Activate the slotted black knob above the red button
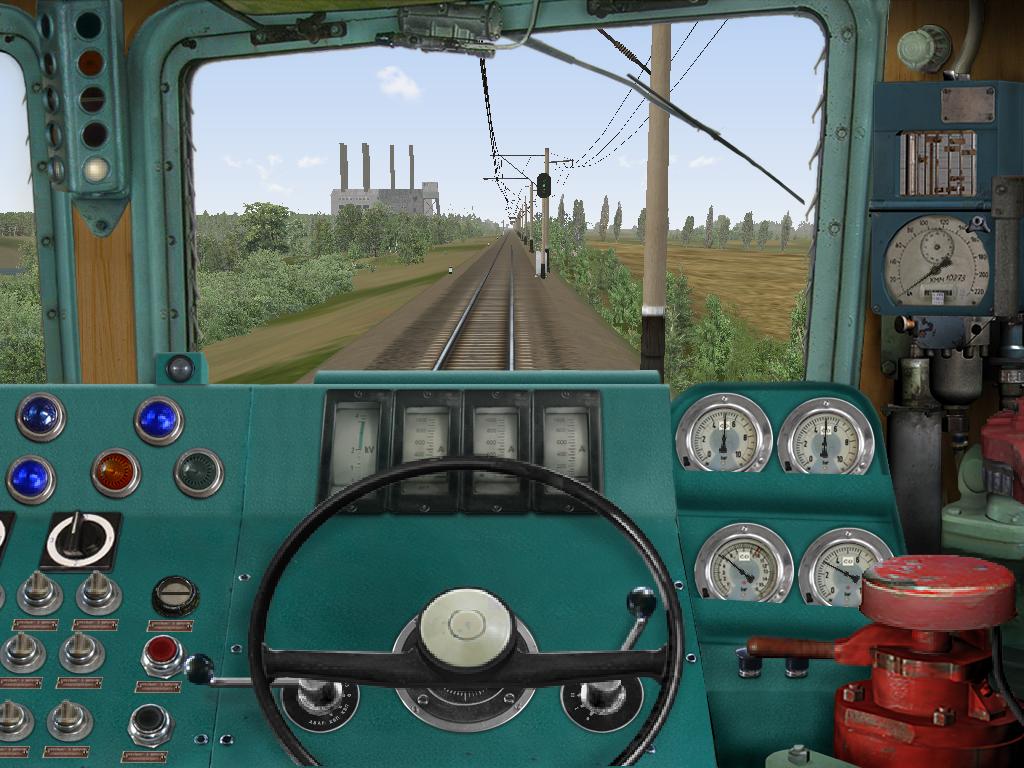This screenshot has height=768, width=1024. [175, 596]
